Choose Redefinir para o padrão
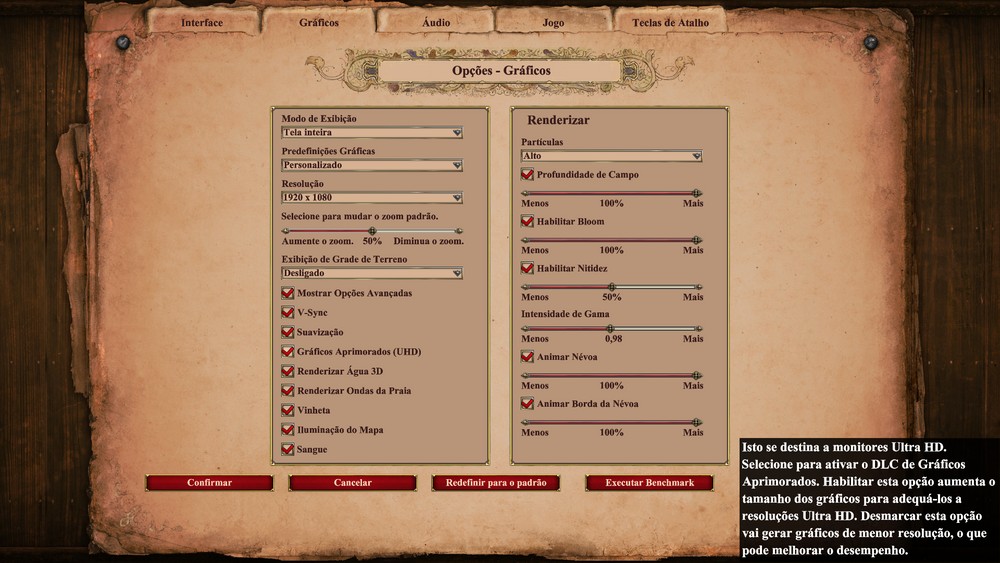 tap(496, 483)
